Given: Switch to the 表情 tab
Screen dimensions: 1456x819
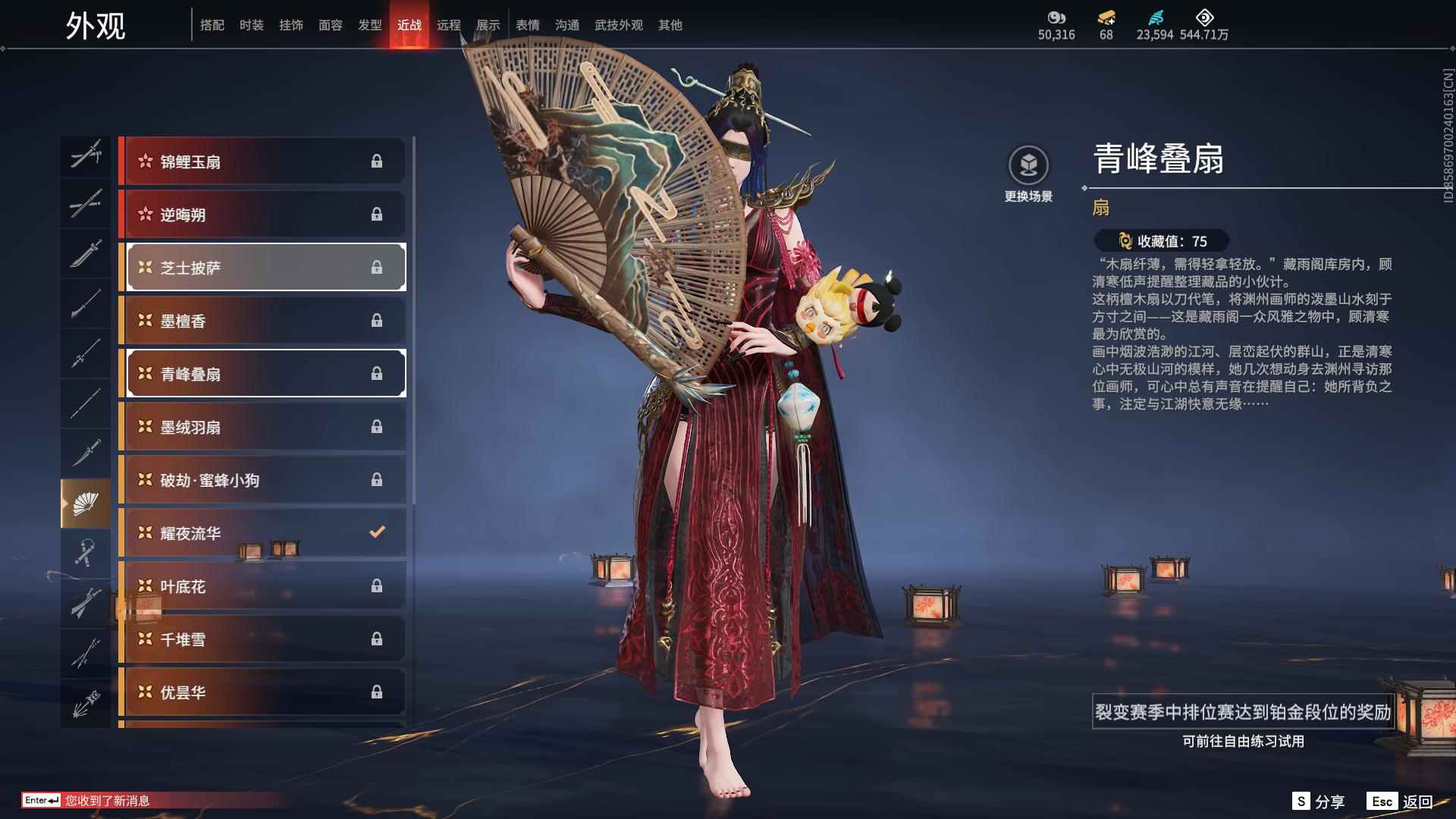Looking at the screenshot, I should click(x=529, y=24).
